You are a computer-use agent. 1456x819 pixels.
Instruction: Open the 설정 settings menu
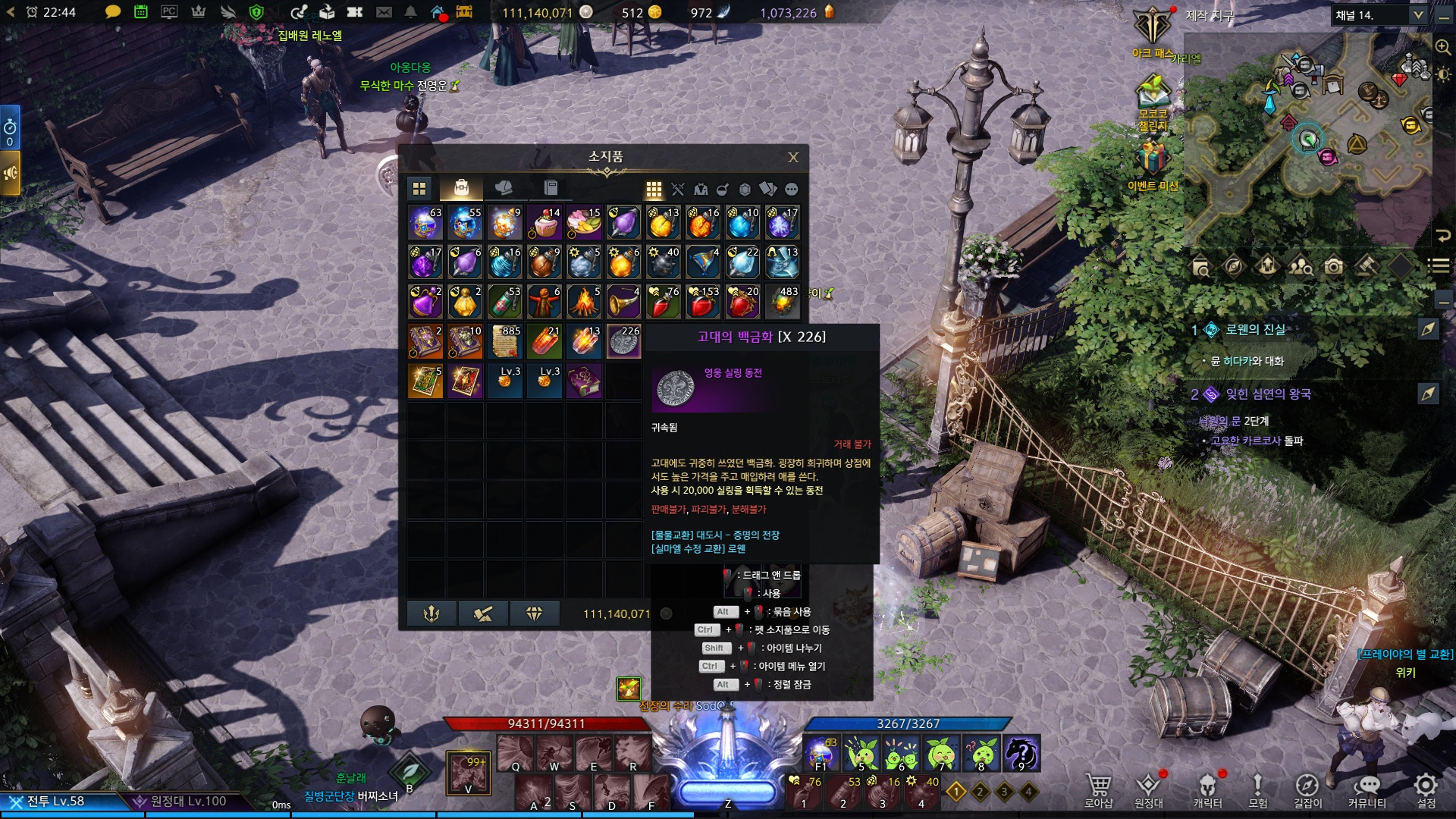(1426, 790)
